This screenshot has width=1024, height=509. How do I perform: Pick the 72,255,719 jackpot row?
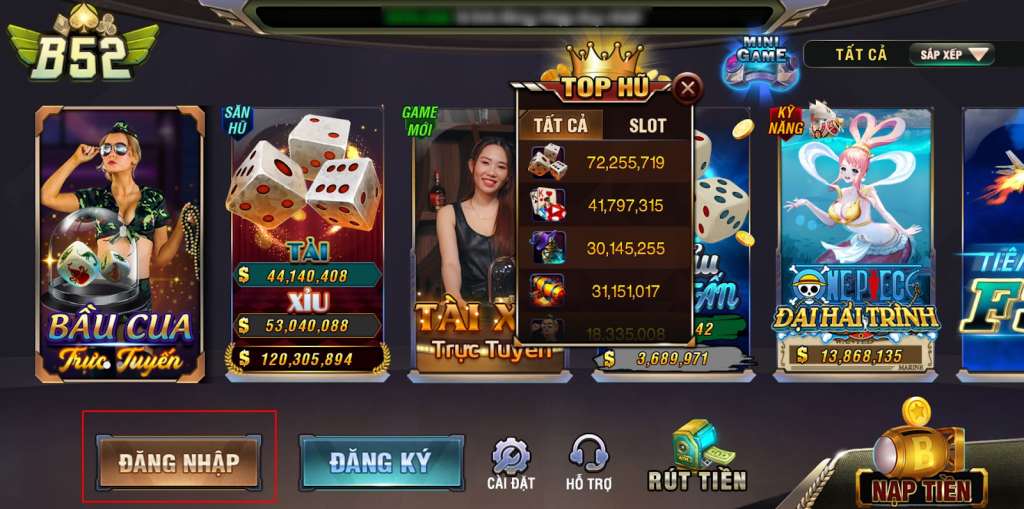[x=605, y=162]
